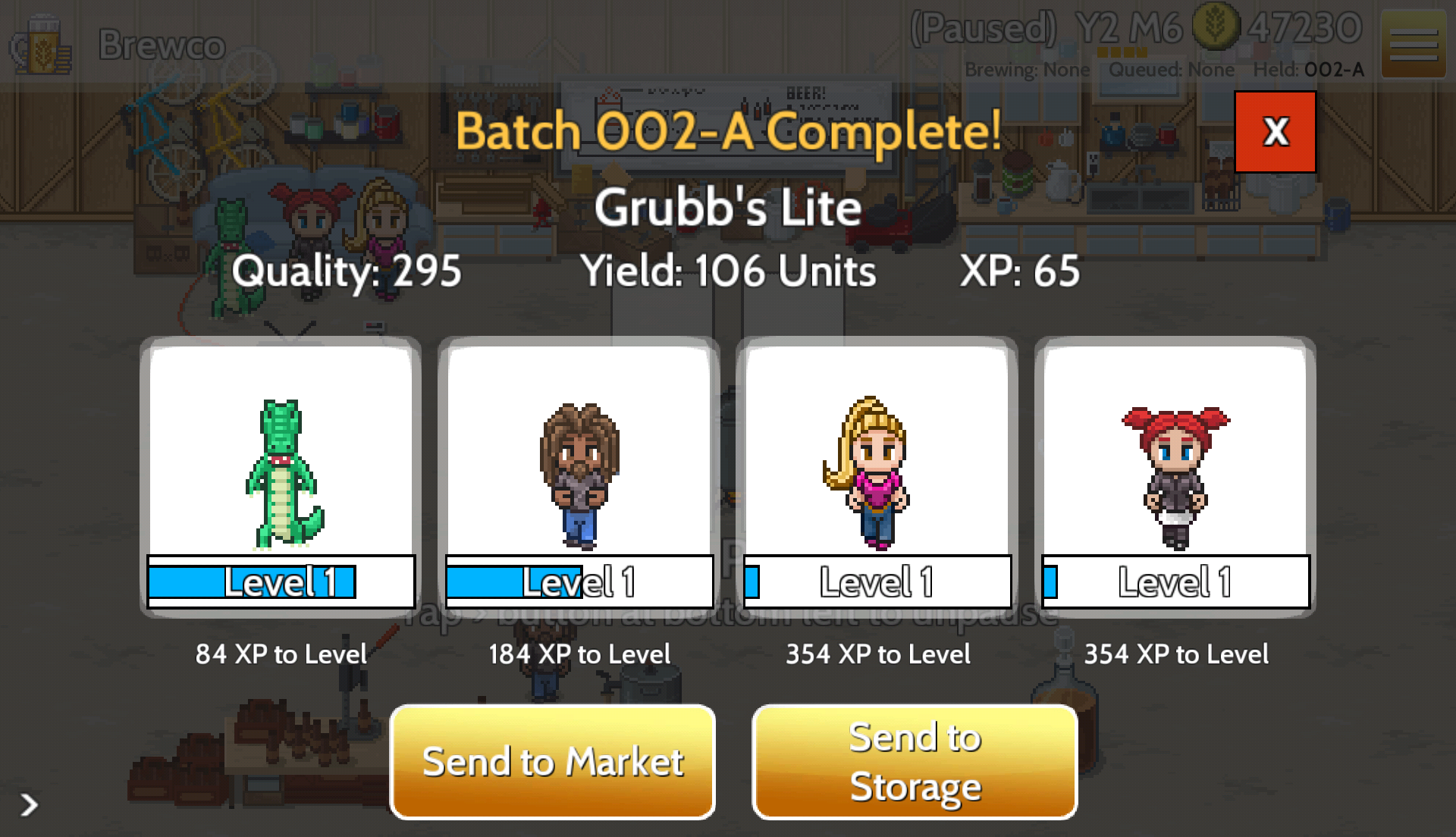Screen dimensions: 1456x837
Task: Click the Yield: 106 Units stat
Action: (730, 271)
